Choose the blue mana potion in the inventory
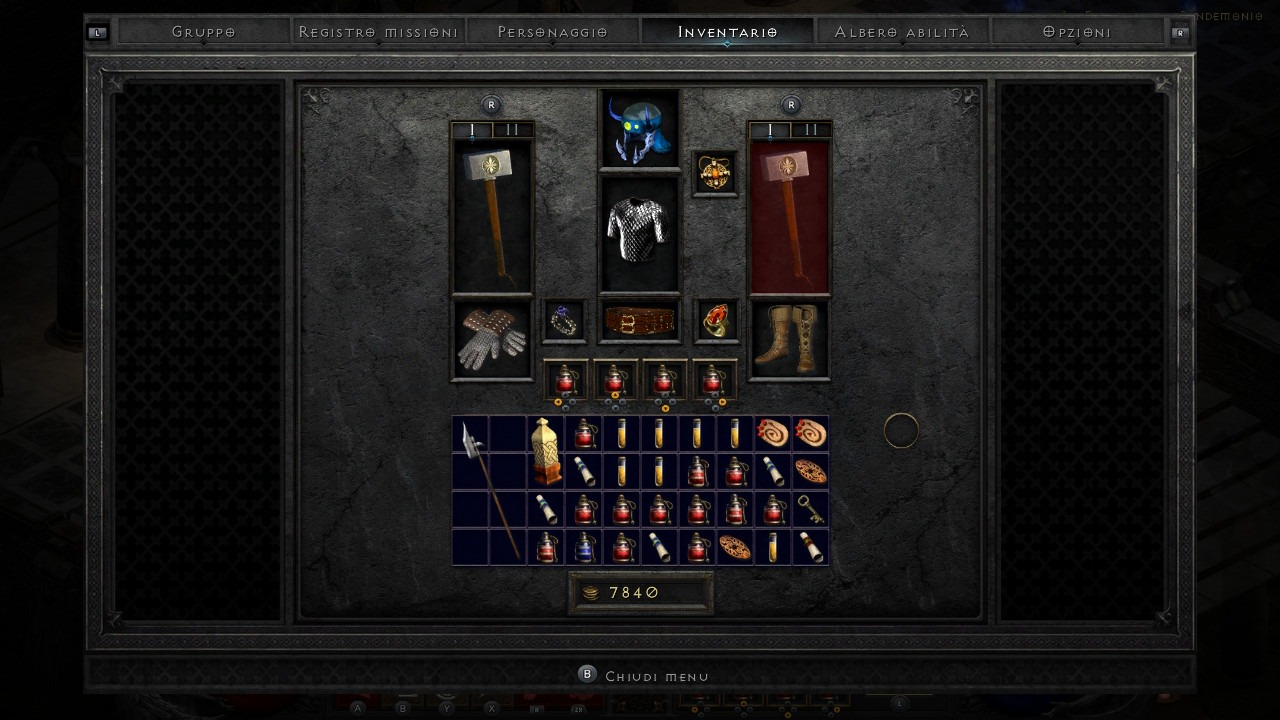 pyautogui.click(x=584, y=547)
